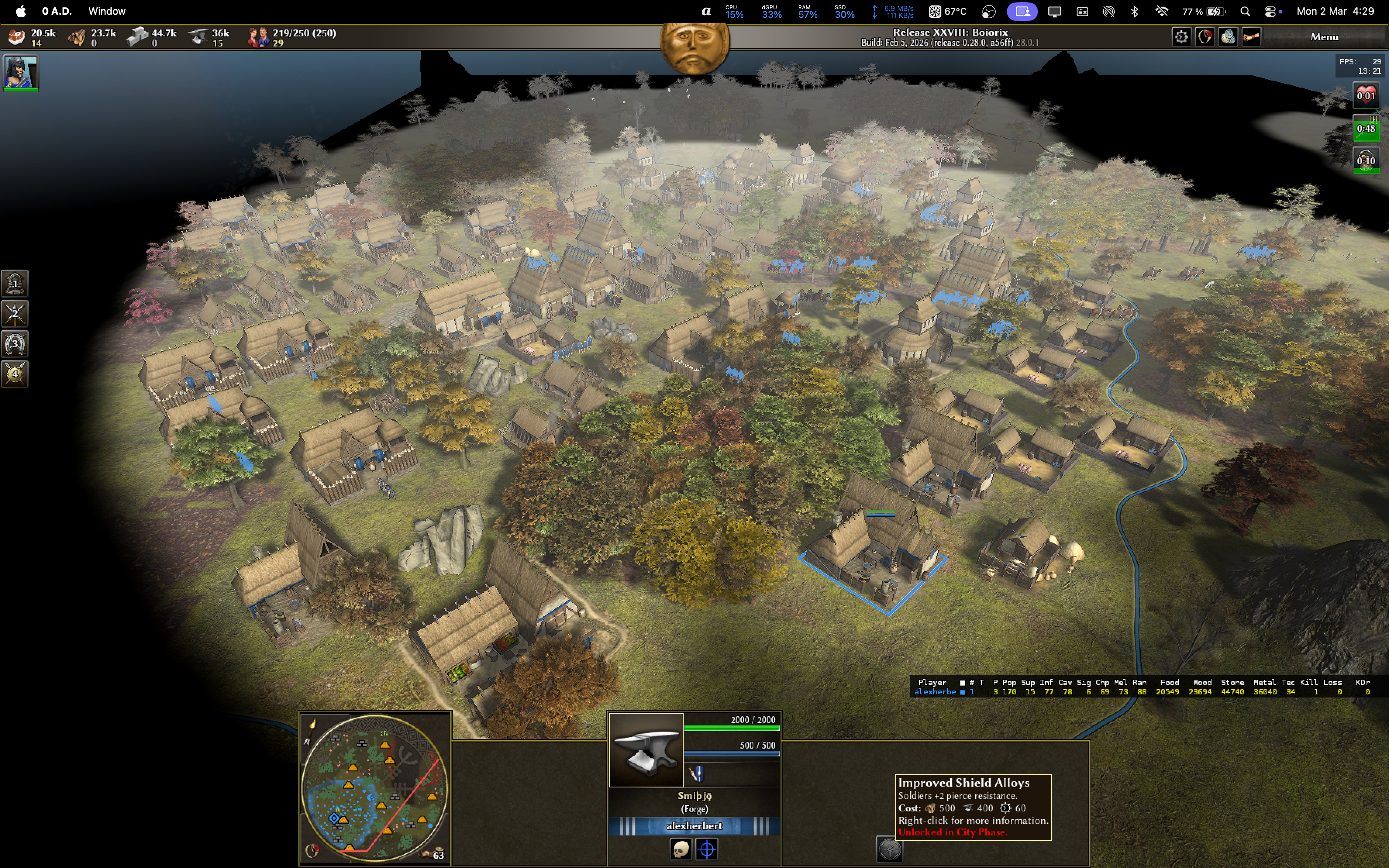Click the skull delete button
Image resolution: width=1389 pixels, height=868 pixels.
681,849
